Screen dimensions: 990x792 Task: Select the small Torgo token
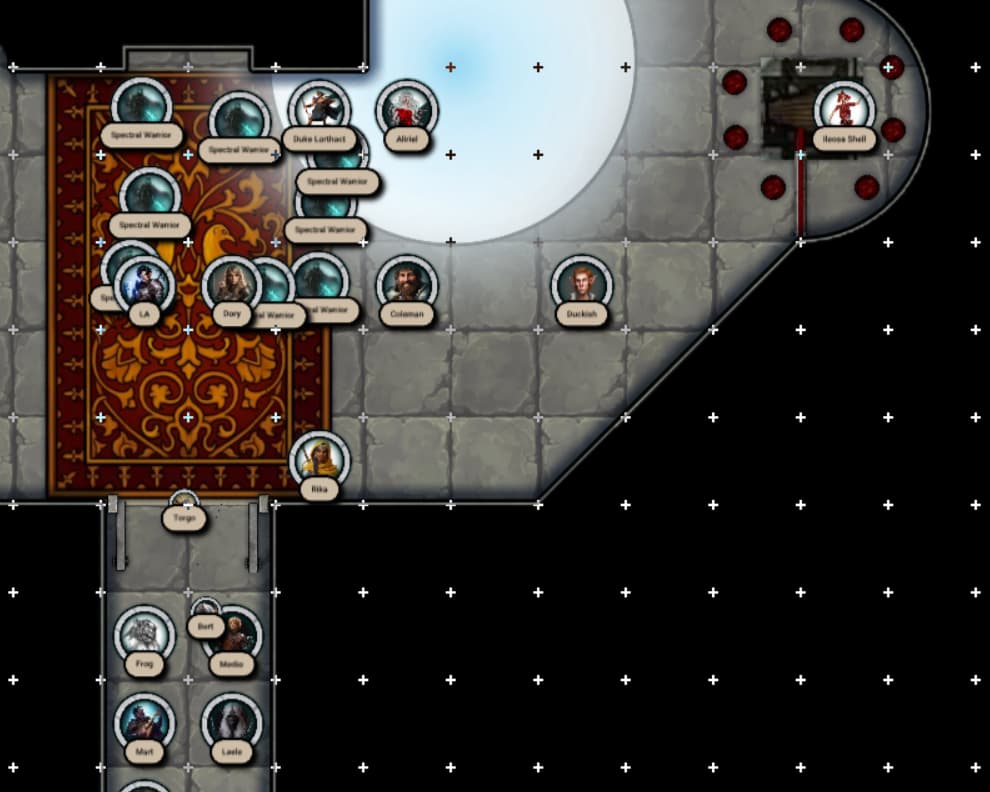click(x=184, y=502)
